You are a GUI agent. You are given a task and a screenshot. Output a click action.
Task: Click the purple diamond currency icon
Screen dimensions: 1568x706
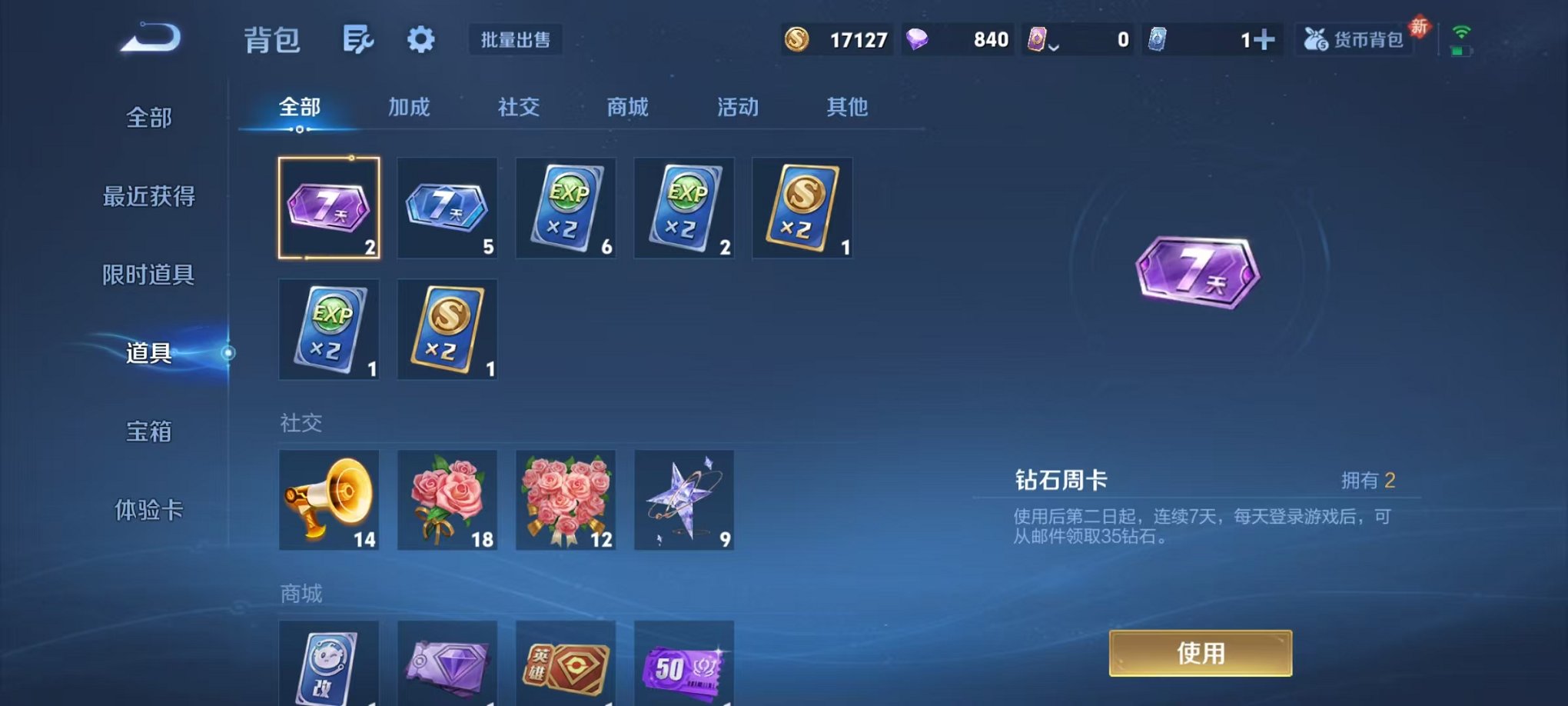[917, 37]
